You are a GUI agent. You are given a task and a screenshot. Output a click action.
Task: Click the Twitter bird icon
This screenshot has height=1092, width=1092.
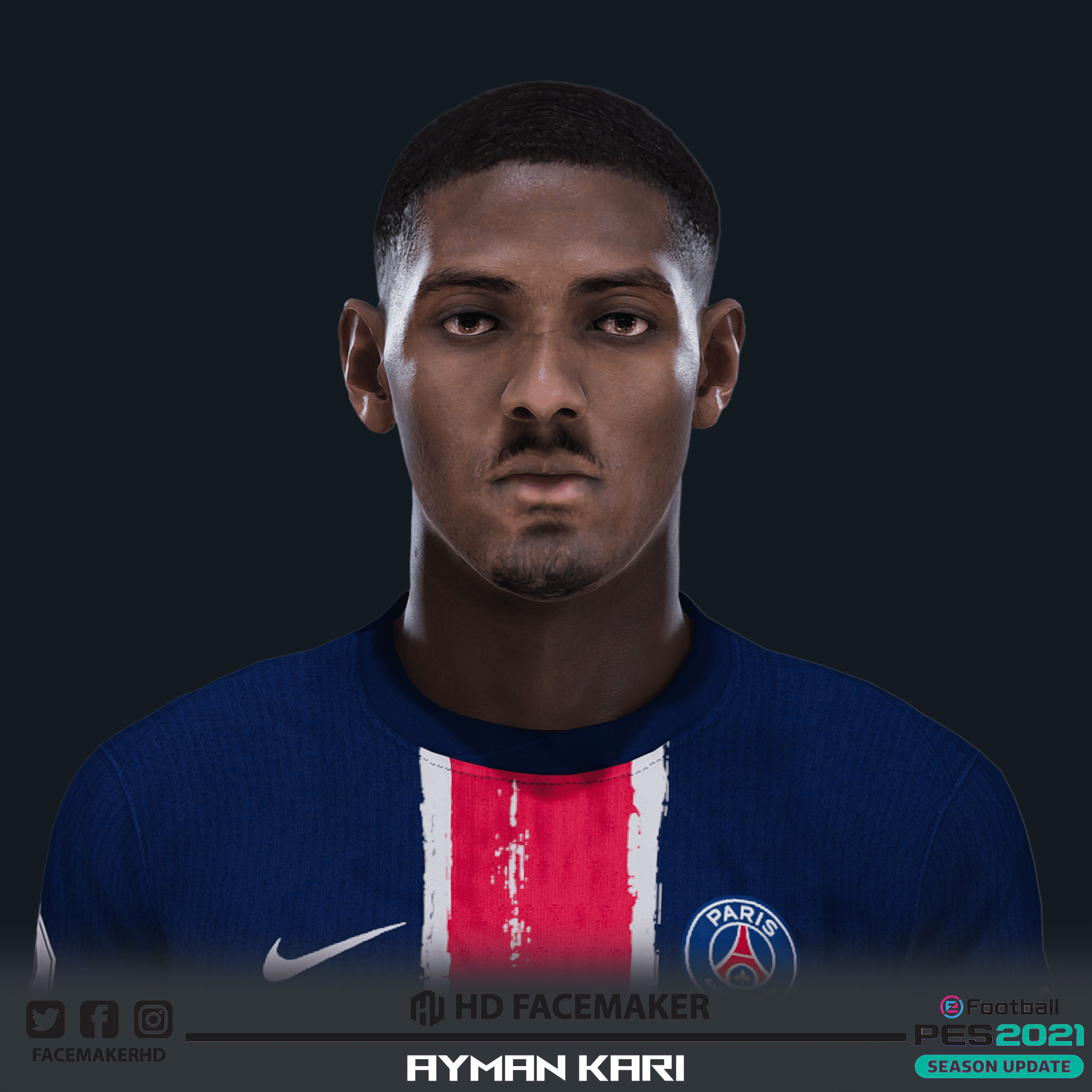pyautogui.click(x=46, y=1019)
